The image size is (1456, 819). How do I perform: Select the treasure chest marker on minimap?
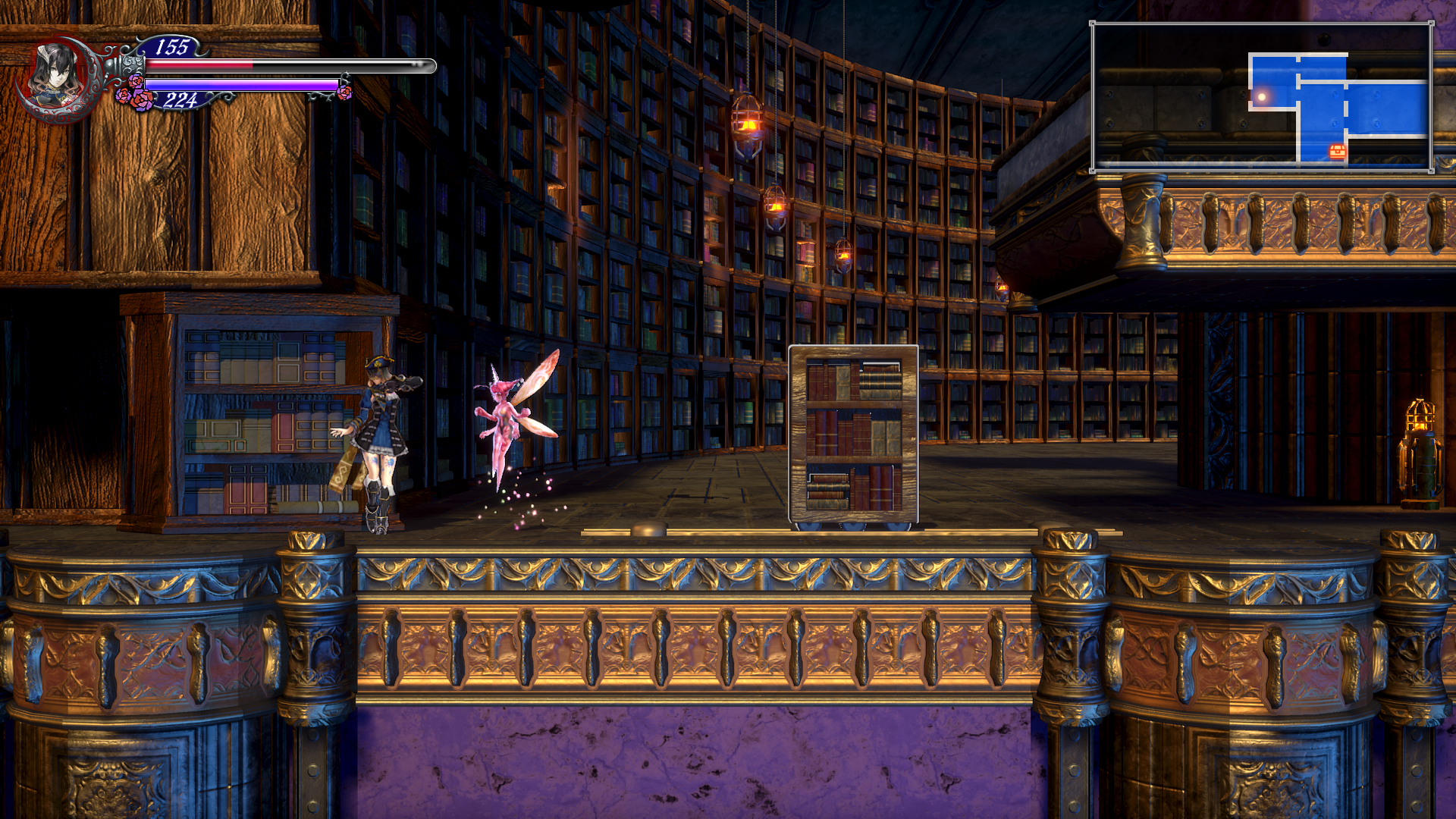click(1338, 151)
